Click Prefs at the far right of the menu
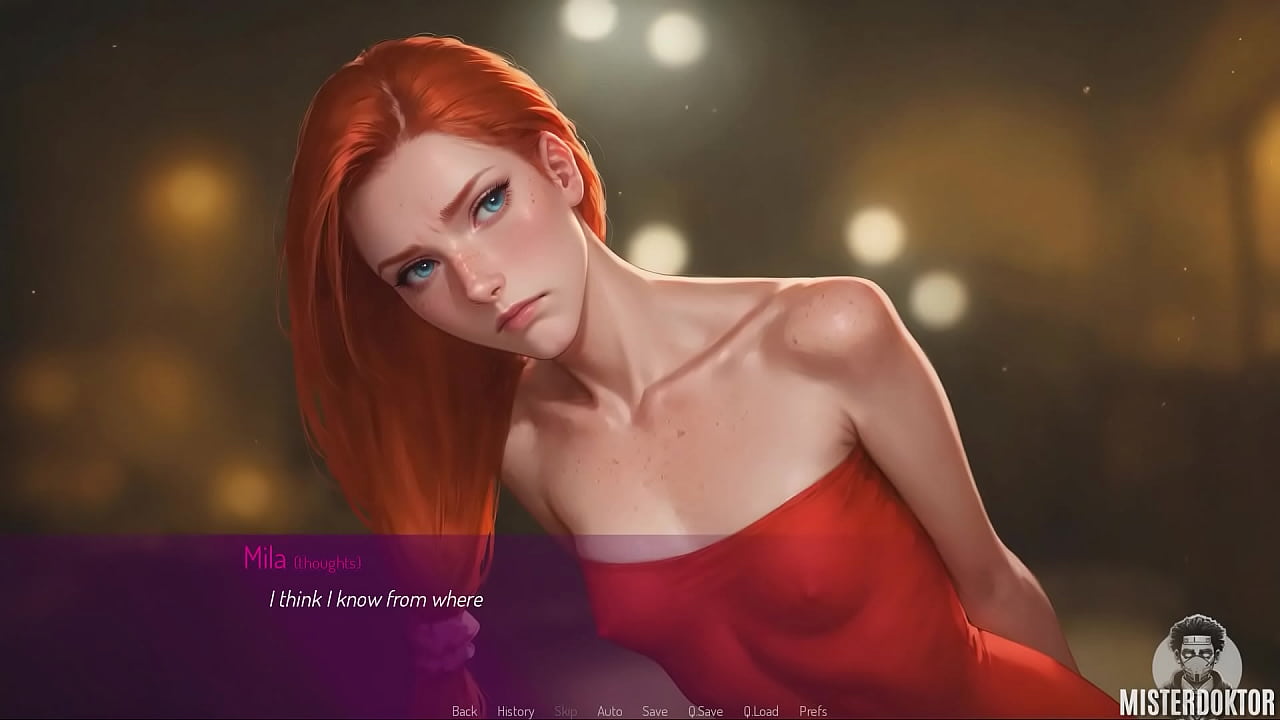 811,711
